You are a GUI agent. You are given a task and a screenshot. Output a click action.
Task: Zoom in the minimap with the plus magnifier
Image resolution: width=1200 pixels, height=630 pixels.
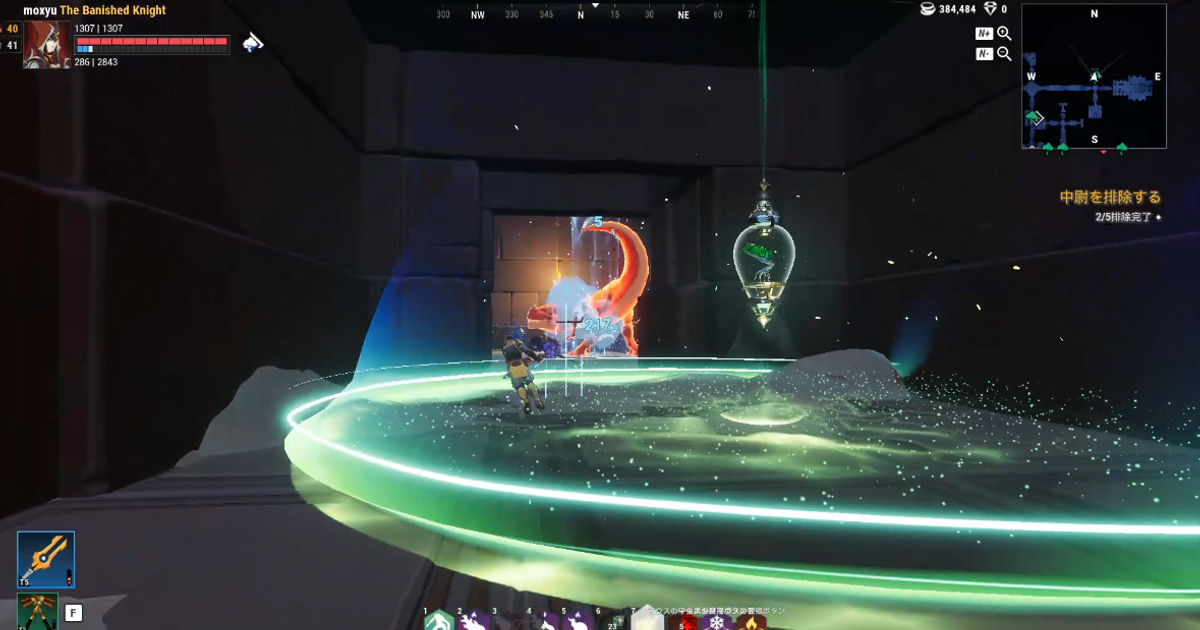(x=1004, y=34)
